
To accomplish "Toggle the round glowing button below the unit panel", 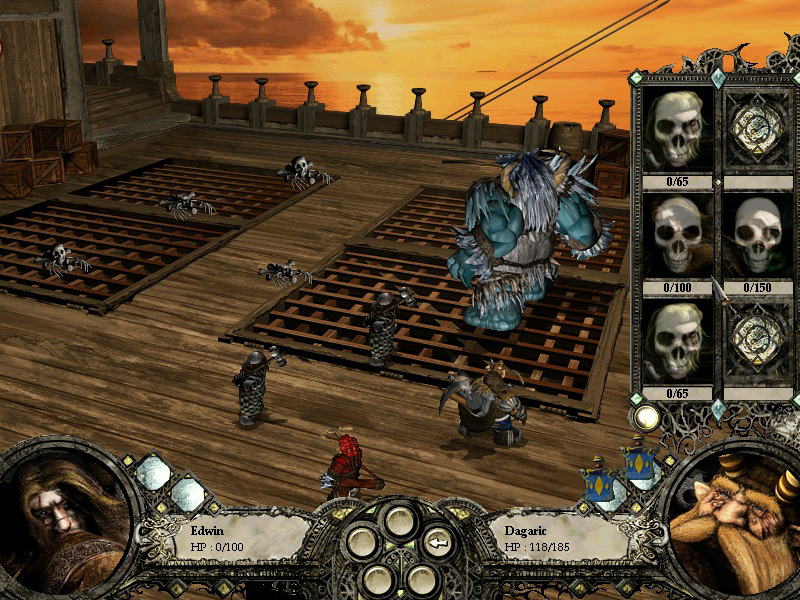I will [647, 417].
